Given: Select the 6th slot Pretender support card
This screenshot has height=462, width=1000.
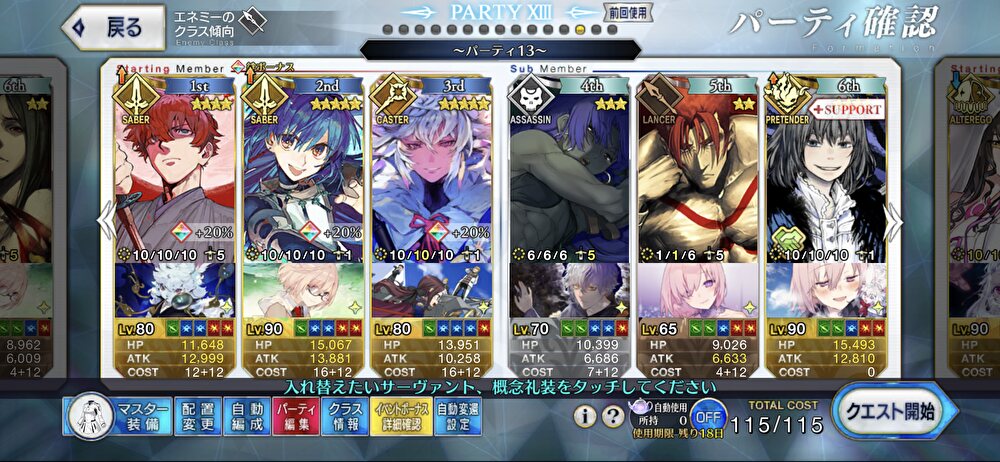Looking at the screenshot, I should pos(826,180).
